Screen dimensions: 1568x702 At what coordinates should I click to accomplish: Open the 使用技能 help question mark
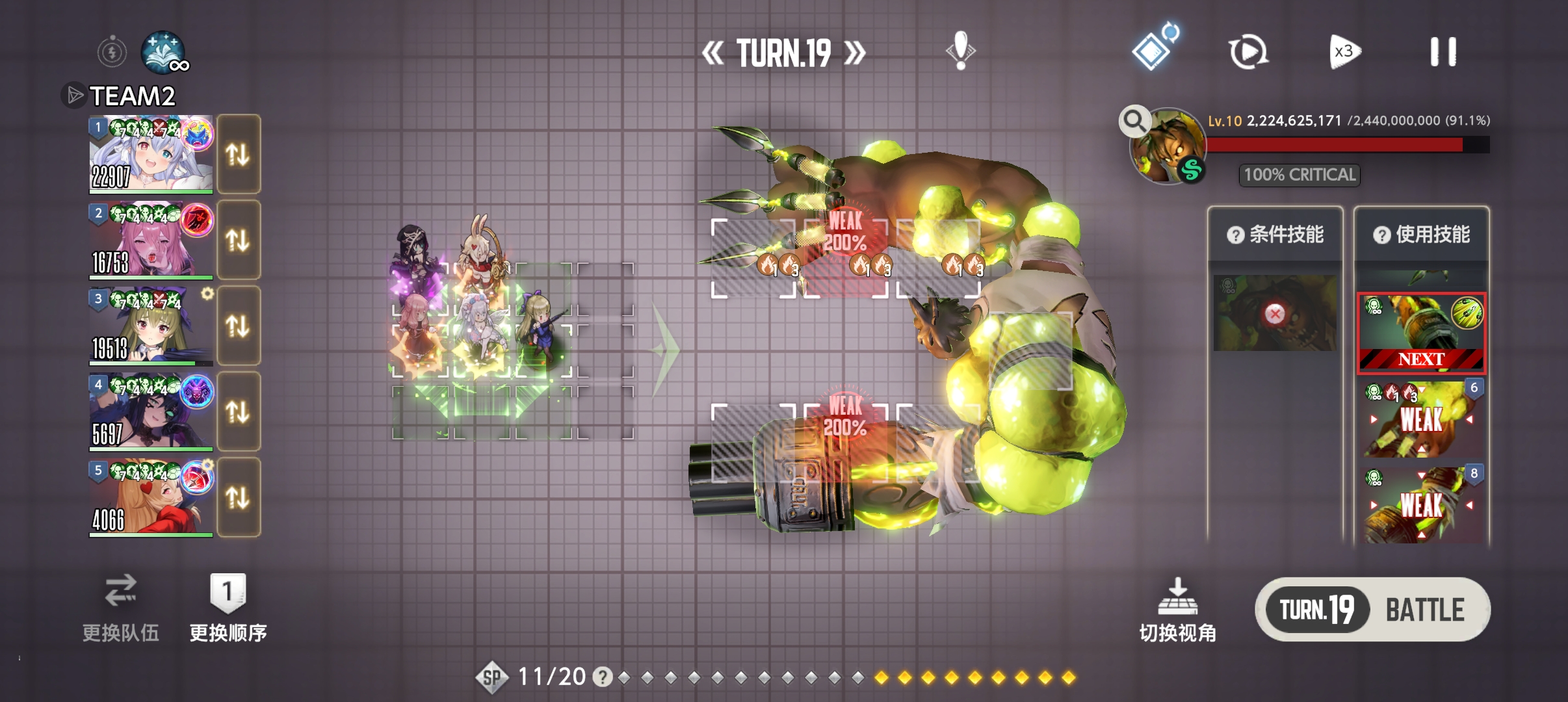1381,235
